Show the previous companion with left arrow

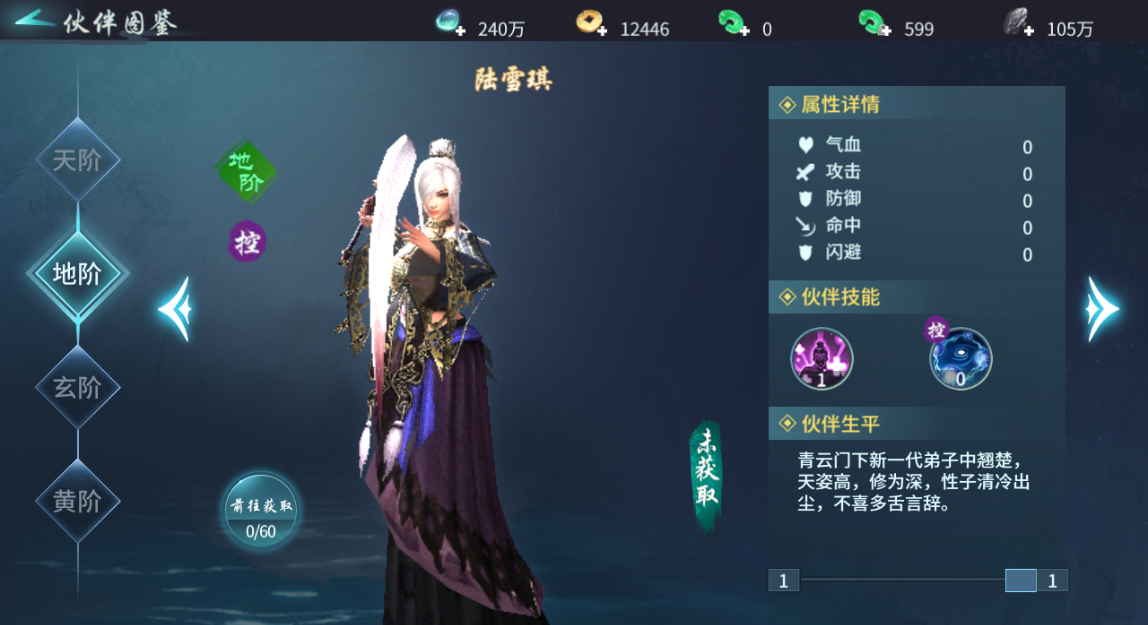point(175,309)
